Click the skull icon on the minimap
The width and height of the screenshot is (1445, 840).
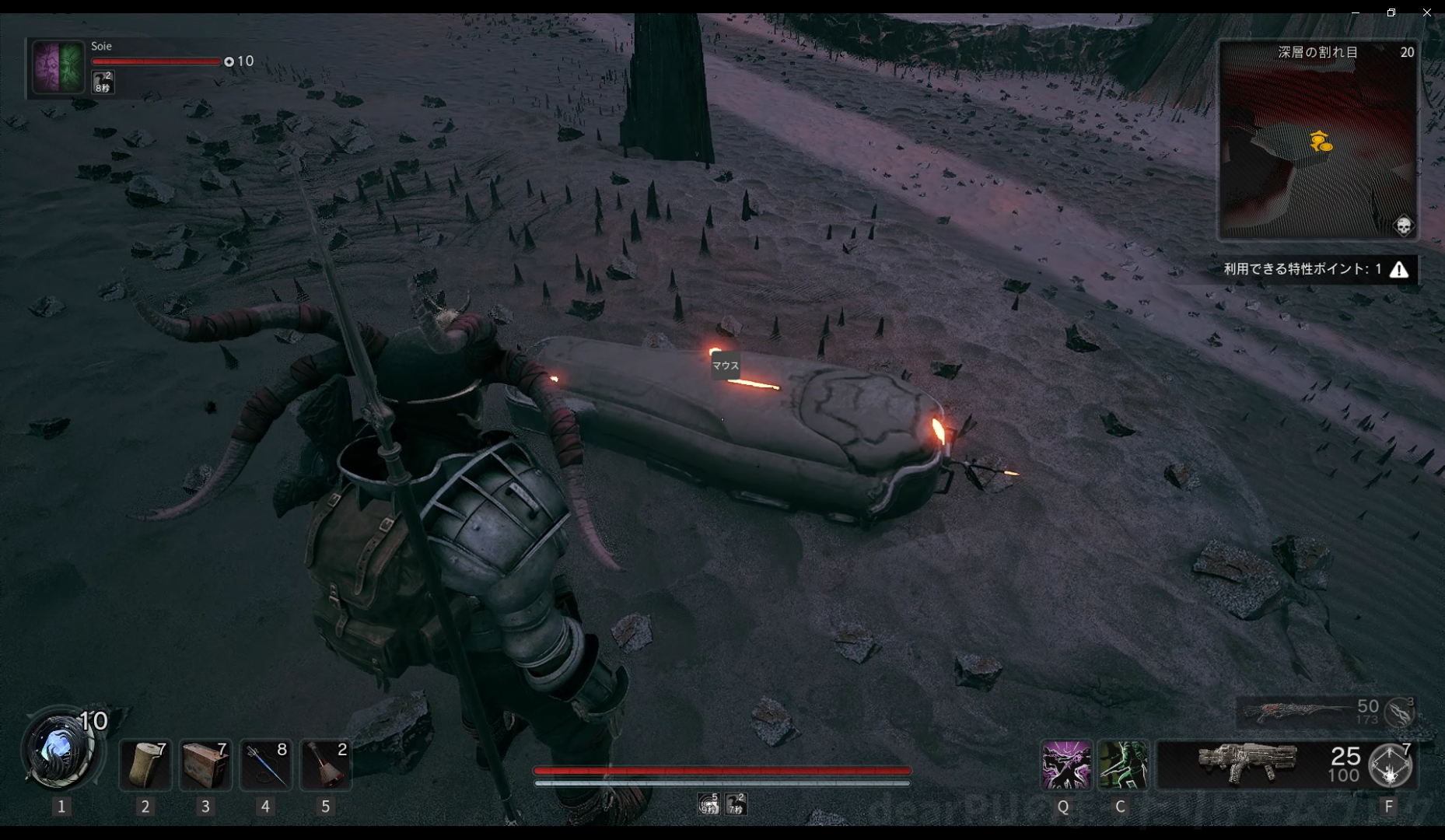tap(1403, 226)
